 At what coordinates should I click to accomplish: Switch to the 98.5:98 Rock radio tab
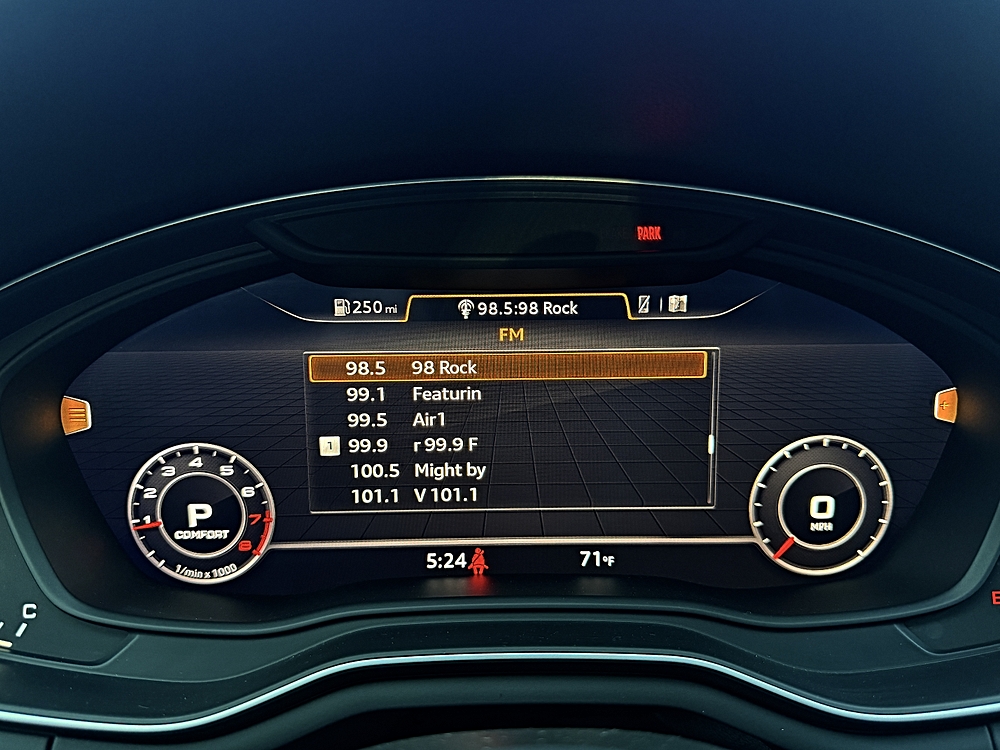pos(518,308)
